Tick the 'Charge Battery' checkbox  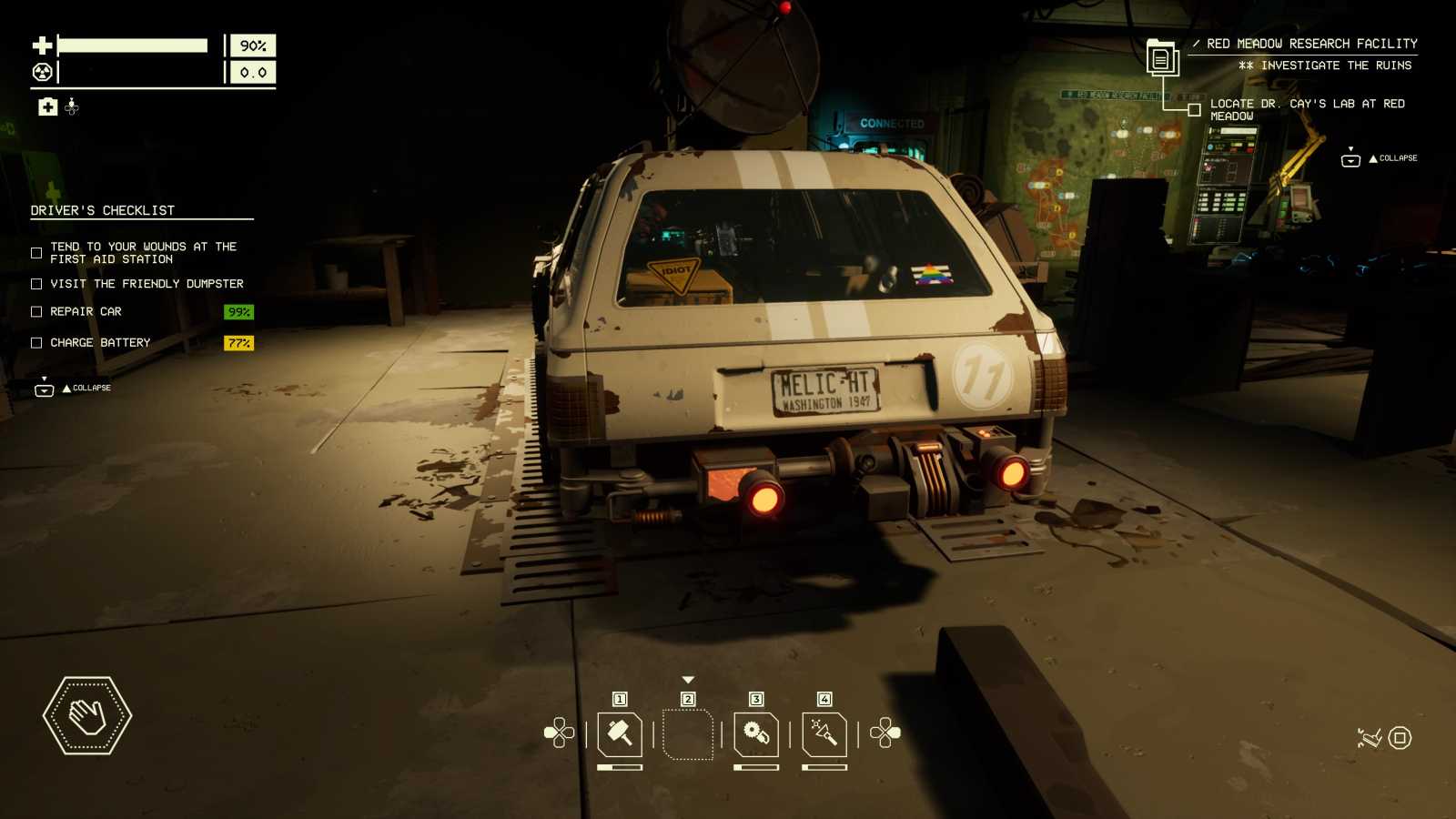[35, 342]
